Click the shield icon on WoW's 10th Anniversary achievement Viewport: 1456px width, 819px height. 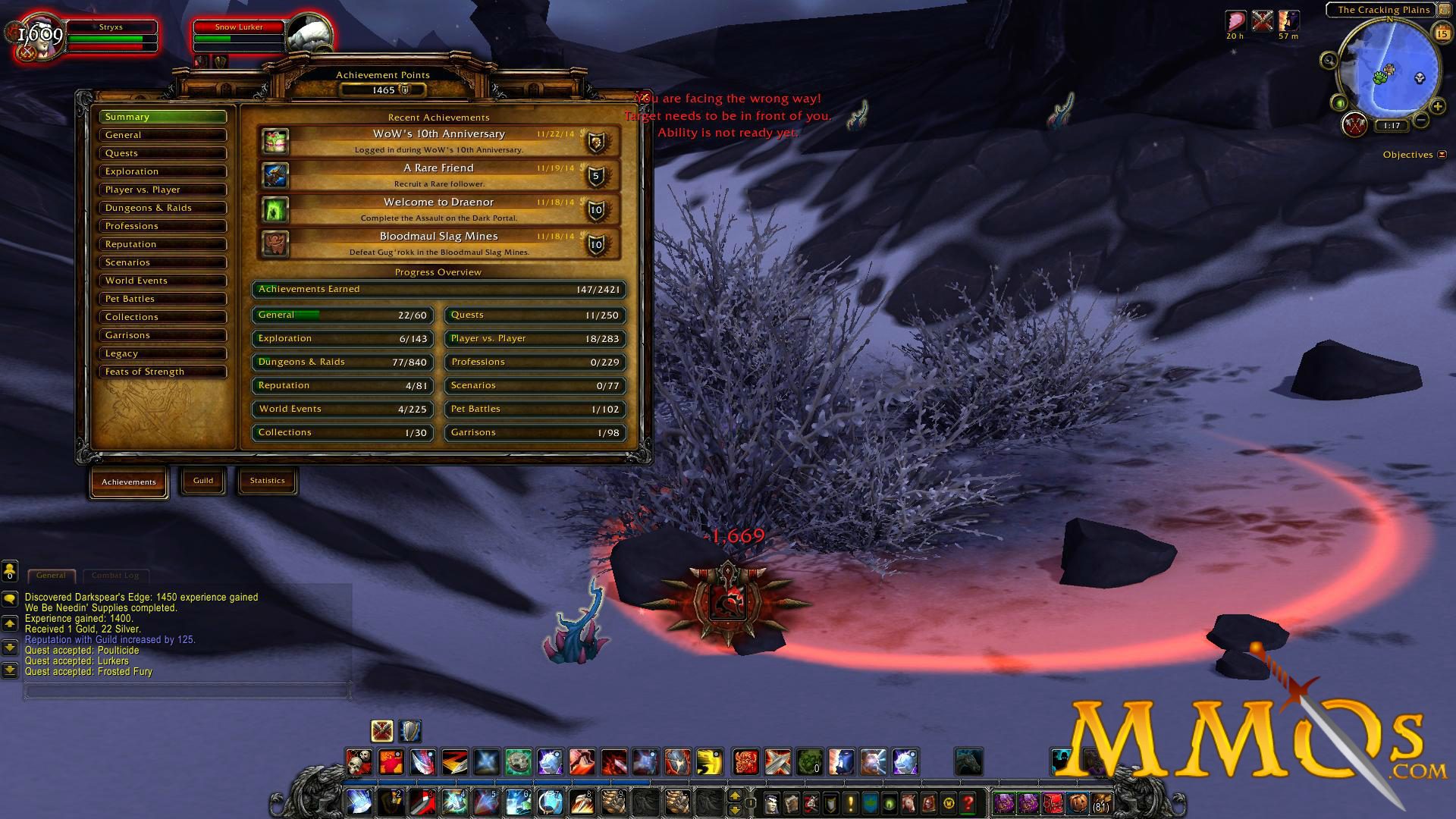coord(598,141)
